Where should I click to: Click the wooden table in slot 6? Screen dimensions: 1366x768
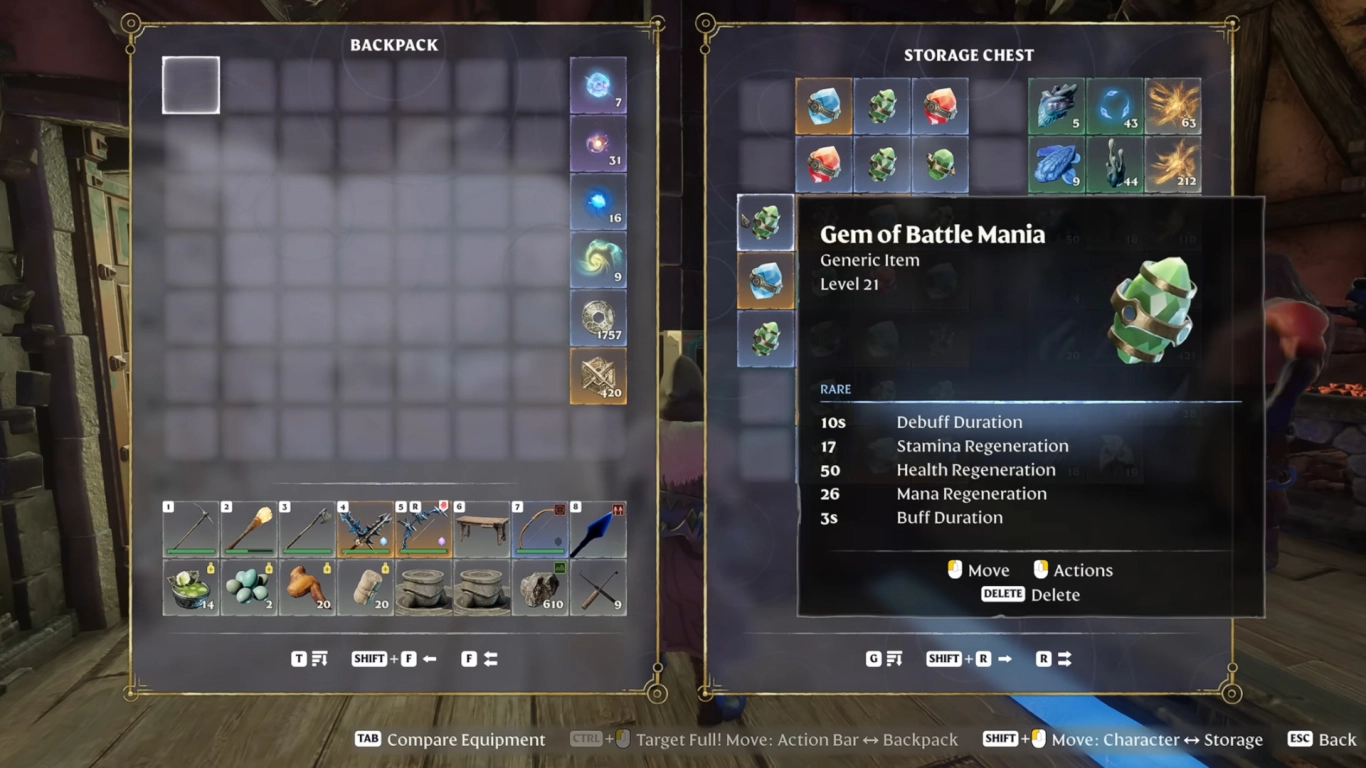click(482, 524)
